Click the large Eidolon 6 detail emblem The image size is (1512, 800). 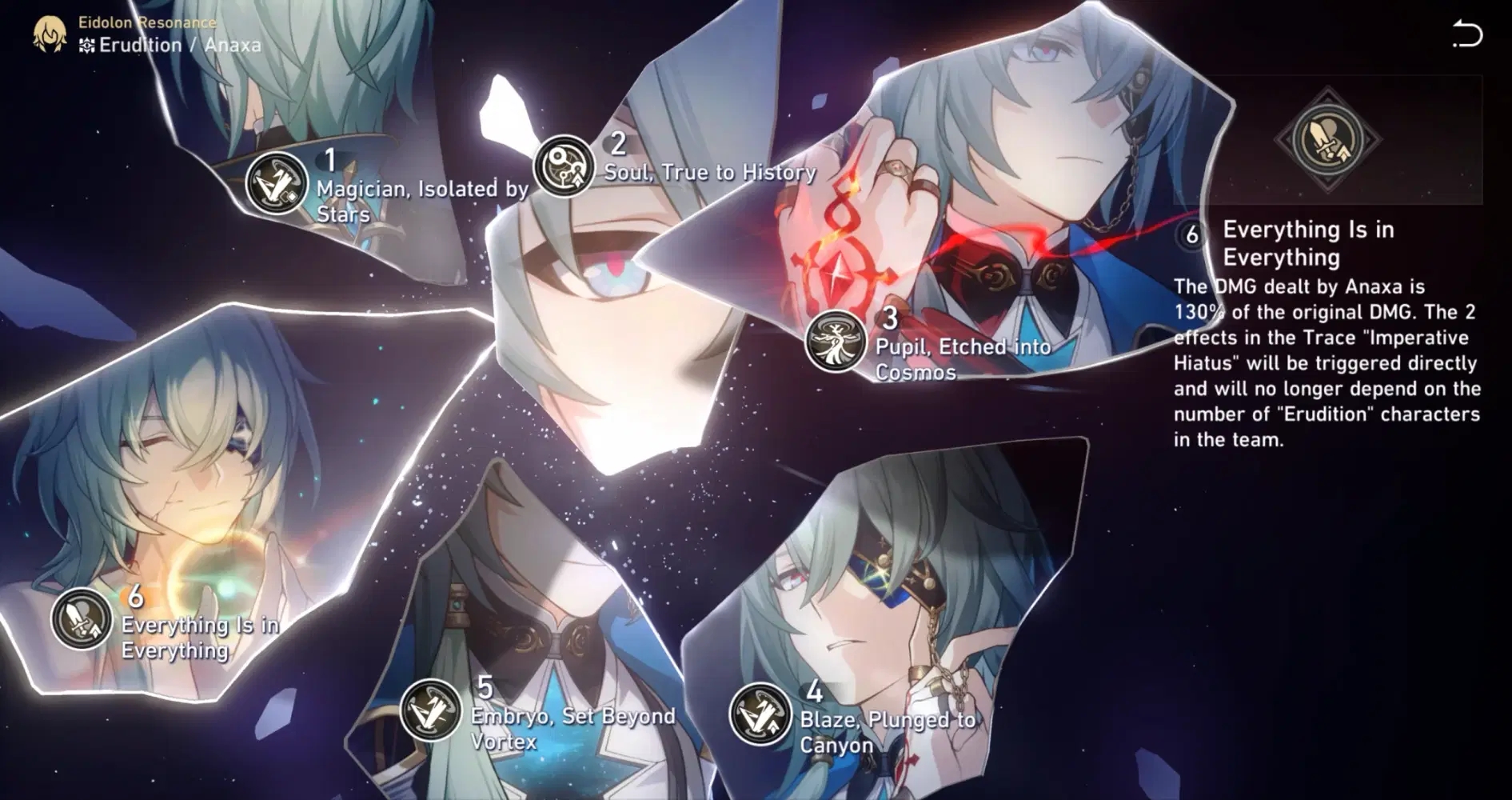click(1327, 139)
